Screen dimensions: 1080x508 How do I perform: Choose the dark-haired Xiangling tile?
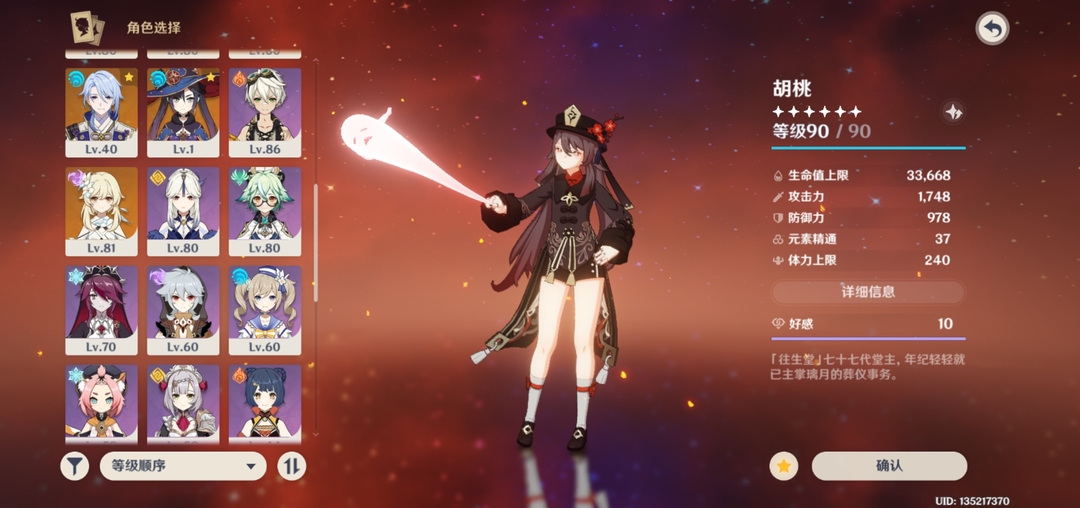point(265,402)
